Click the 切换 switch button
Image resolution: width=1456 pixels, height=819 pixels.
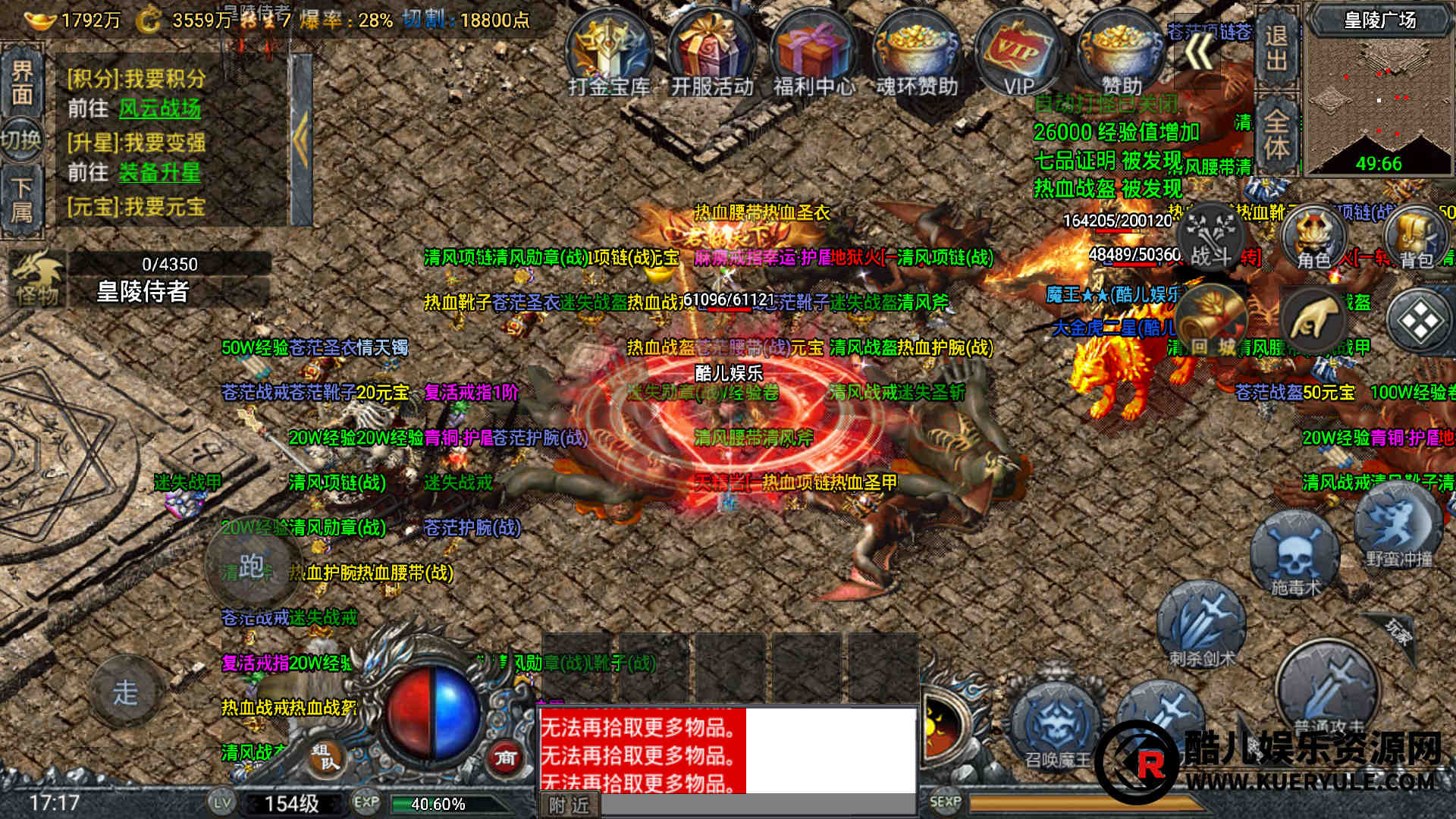pyautogui.click(x=21, y=140)
